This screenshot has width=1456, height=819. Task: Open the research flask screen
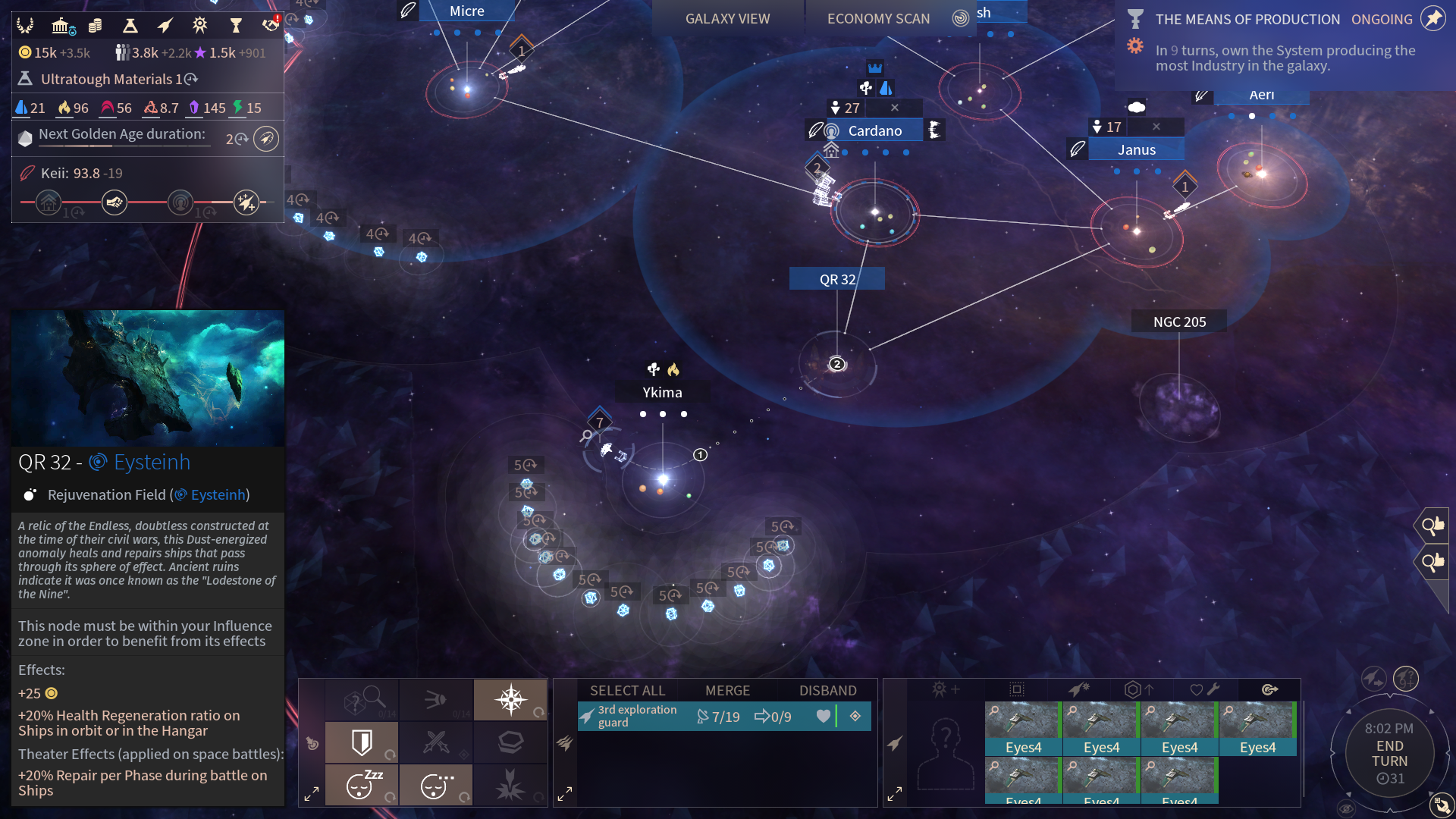click(x=130, y=27)
